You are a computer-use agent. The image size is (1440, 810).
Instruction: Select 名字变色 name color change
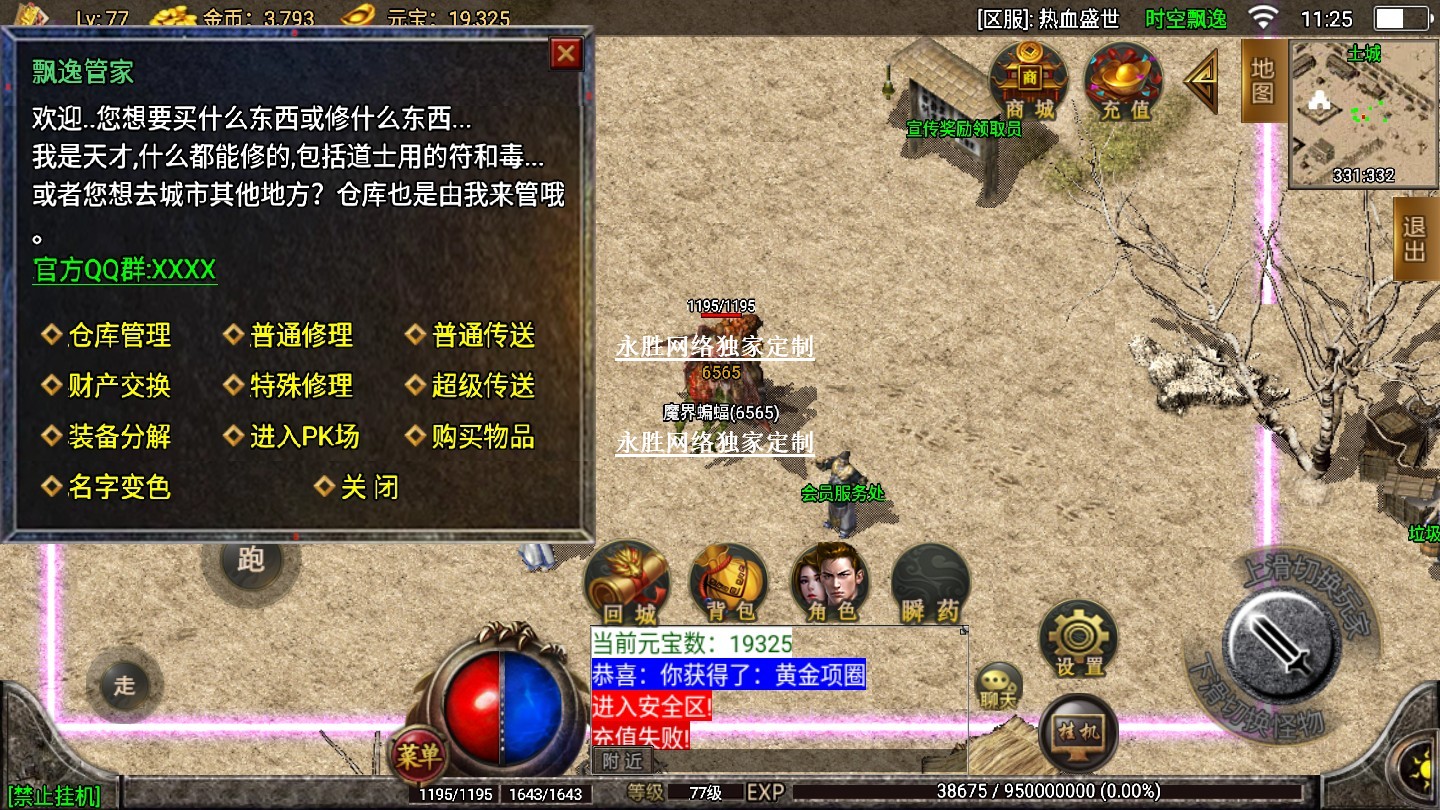point(119,488)
